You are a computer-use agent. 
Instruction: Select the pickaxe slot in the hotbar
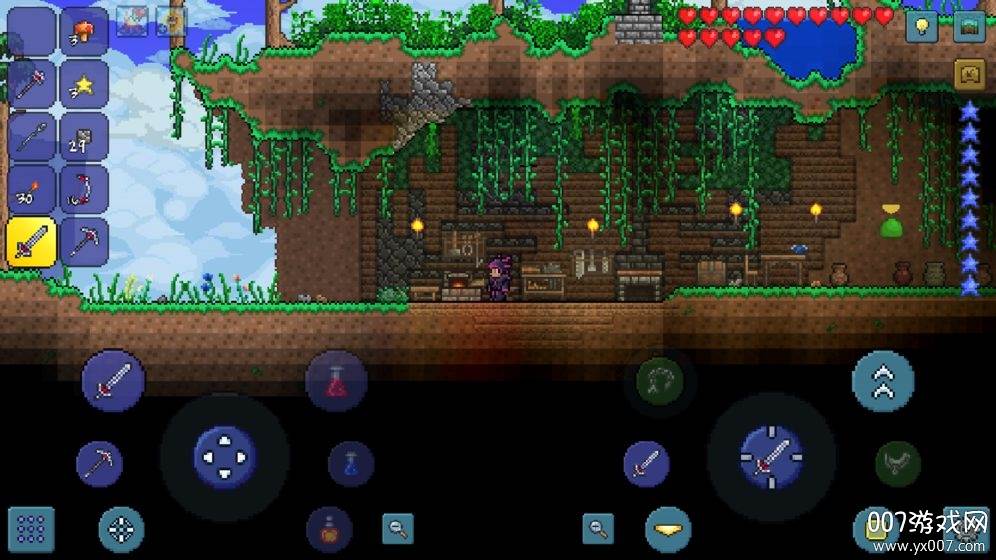point(84,241)
